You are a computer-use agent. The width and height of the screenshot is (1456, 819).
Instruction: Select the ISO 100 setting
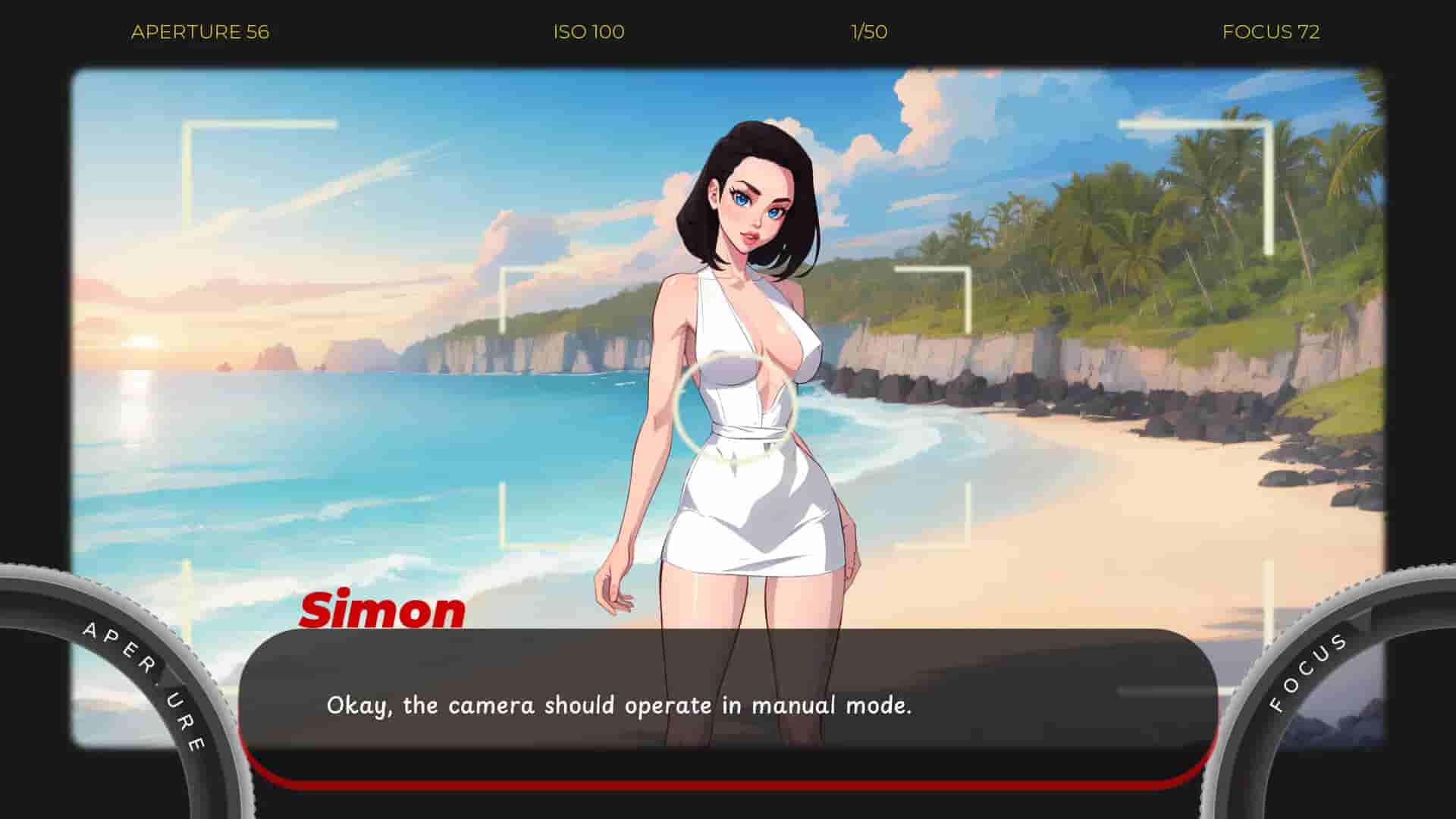click(588, 32)
